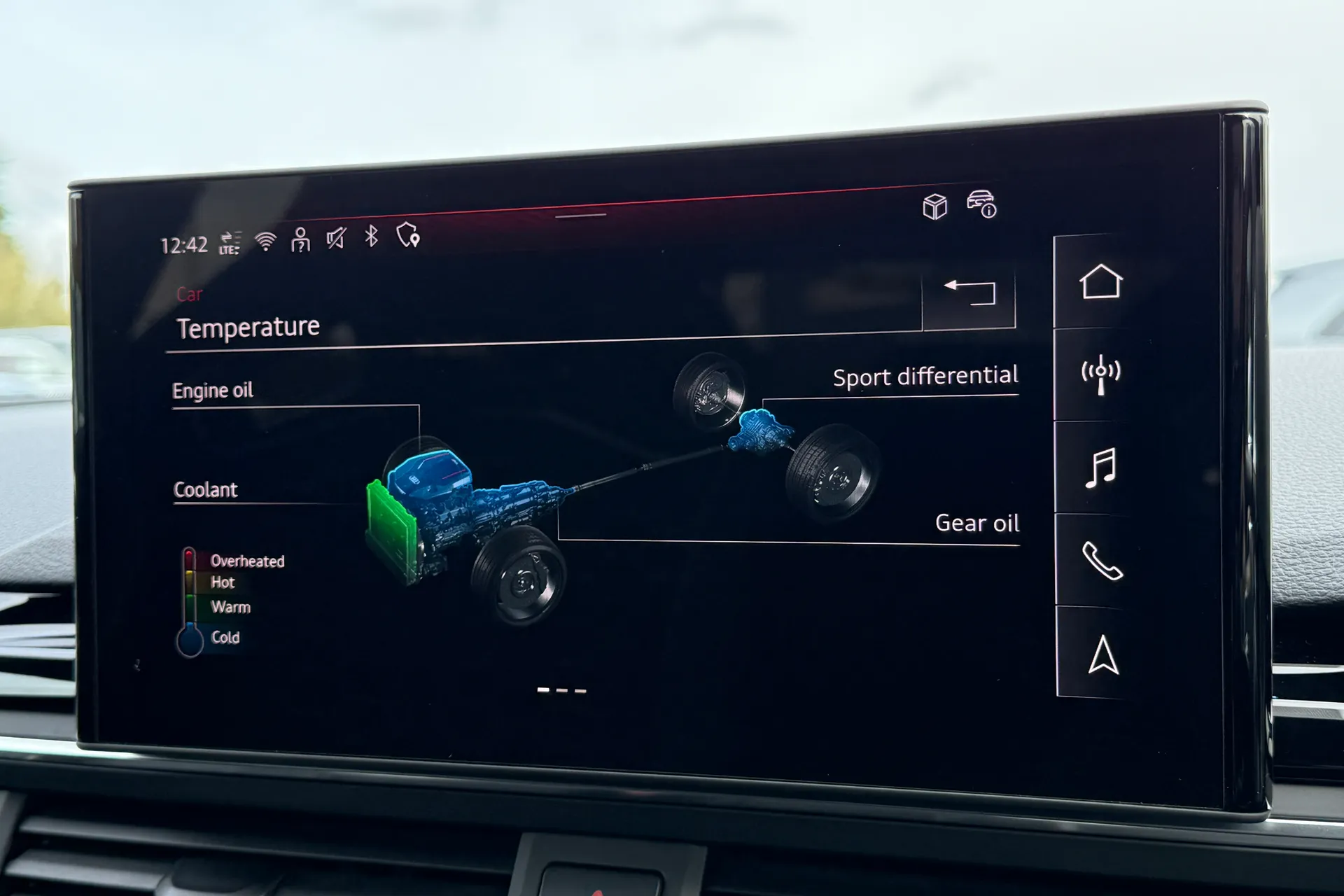This screenshot has height=896, width=1344.
Task: Open the Bluetooth status icon
Action: (370, 238)
